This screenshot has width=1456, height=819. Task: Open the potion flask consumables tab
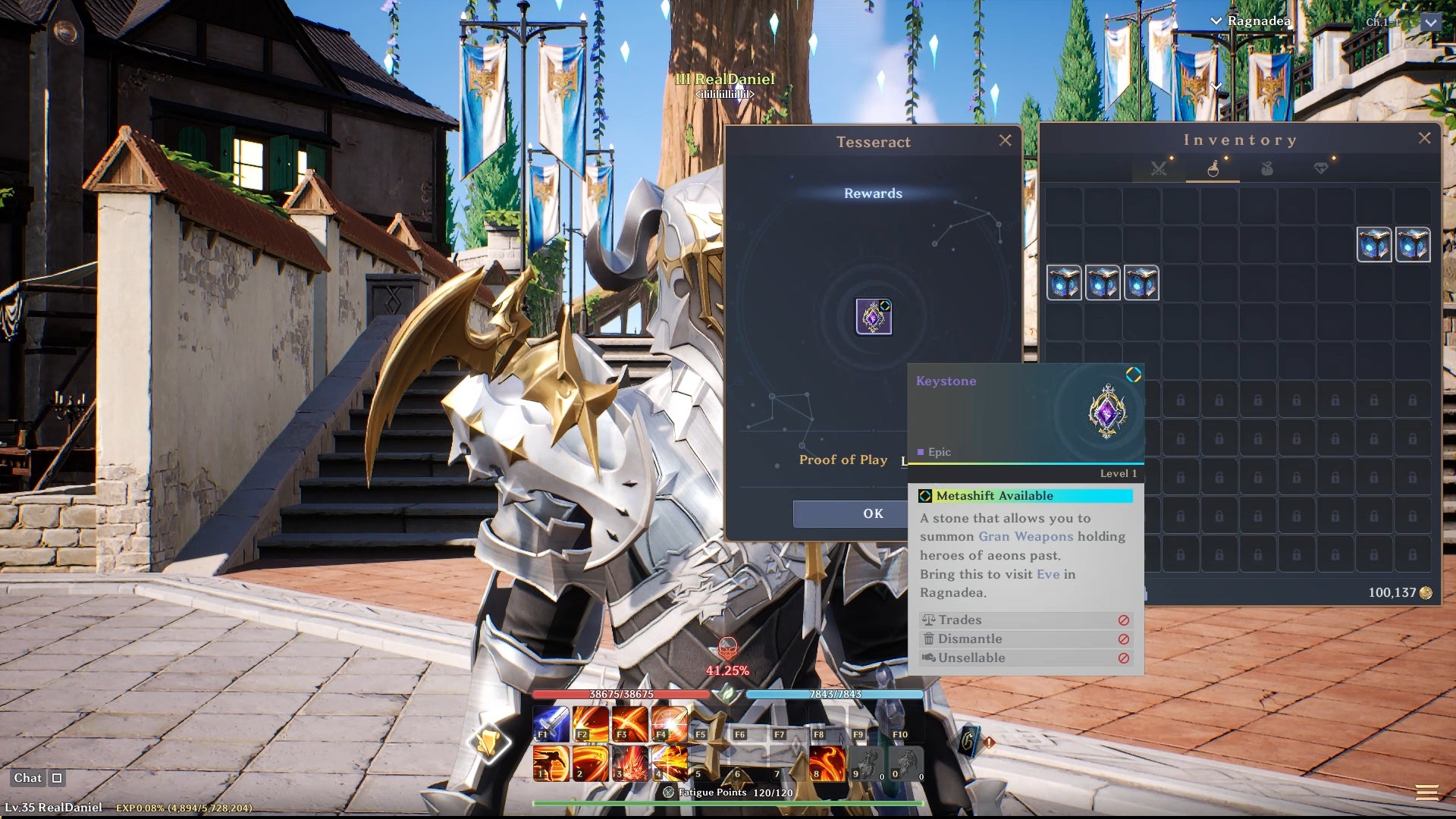coord(1213,168)
